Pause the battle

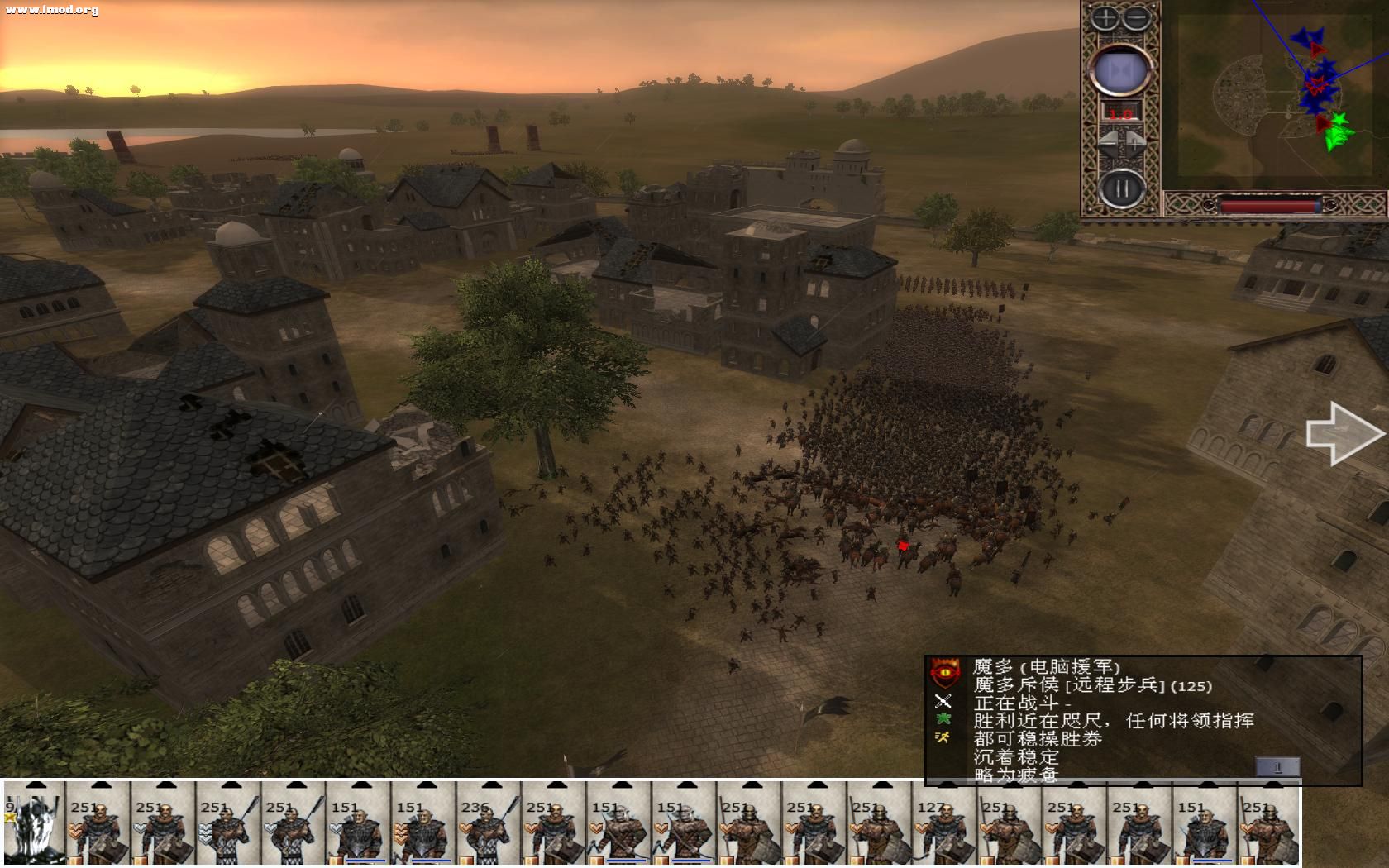click(x=1121, y=189)
